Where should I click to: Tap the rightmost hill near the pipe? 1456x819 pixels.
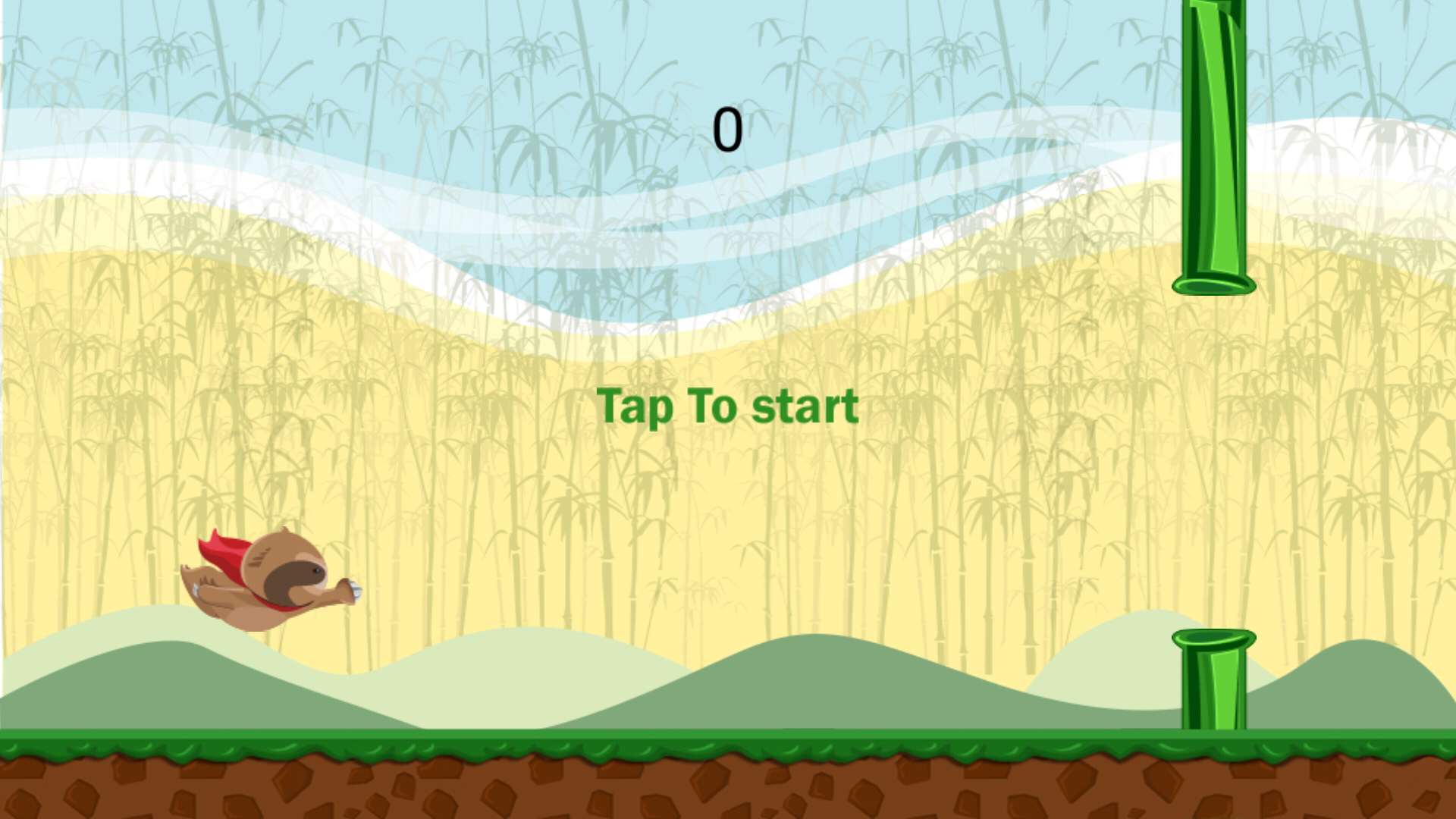point(1365,690)
